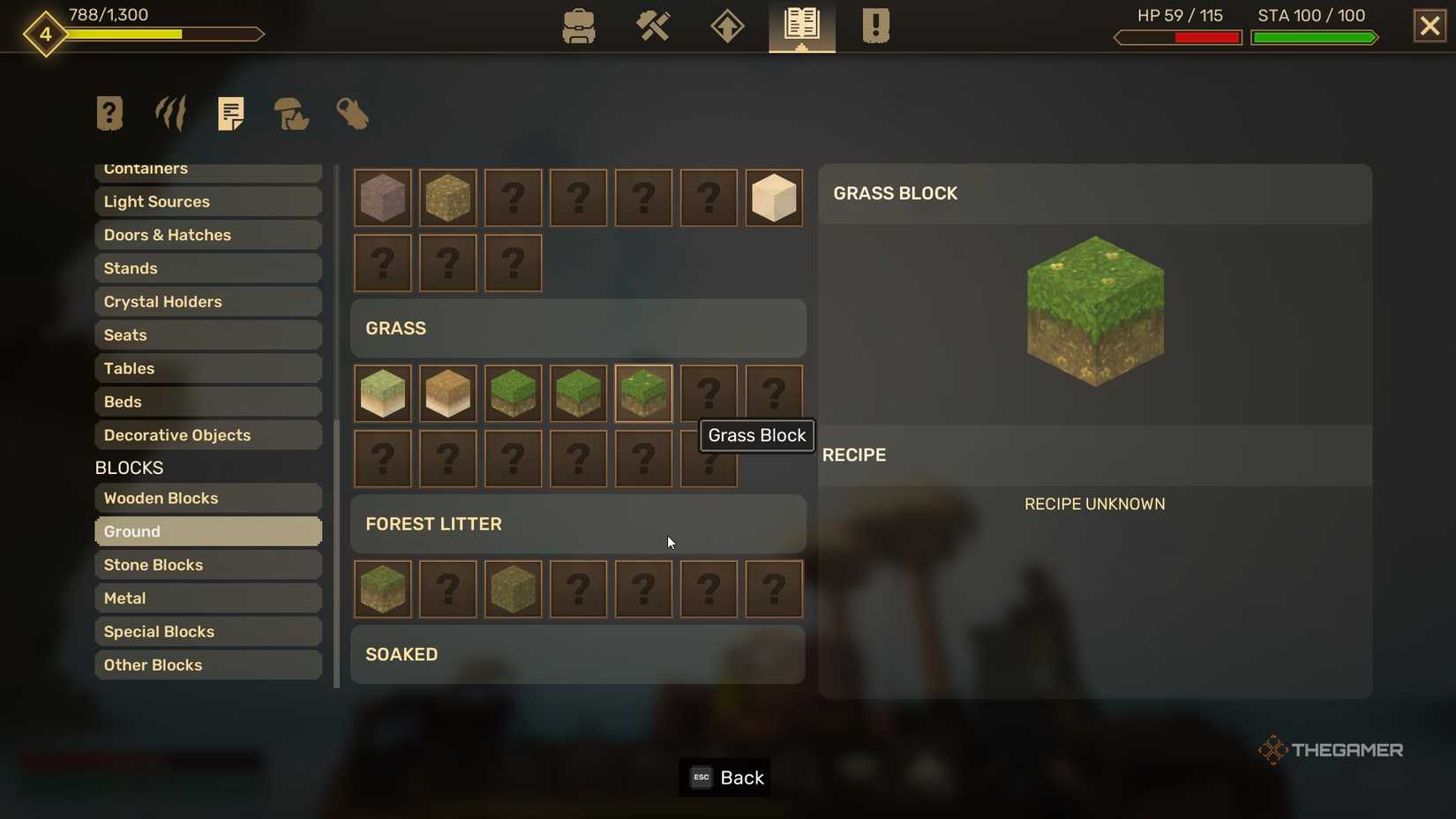The height and width of the screenshot is (819, 1456).
Task: Open the notes document icon
Action: click(x=231, y=113)
